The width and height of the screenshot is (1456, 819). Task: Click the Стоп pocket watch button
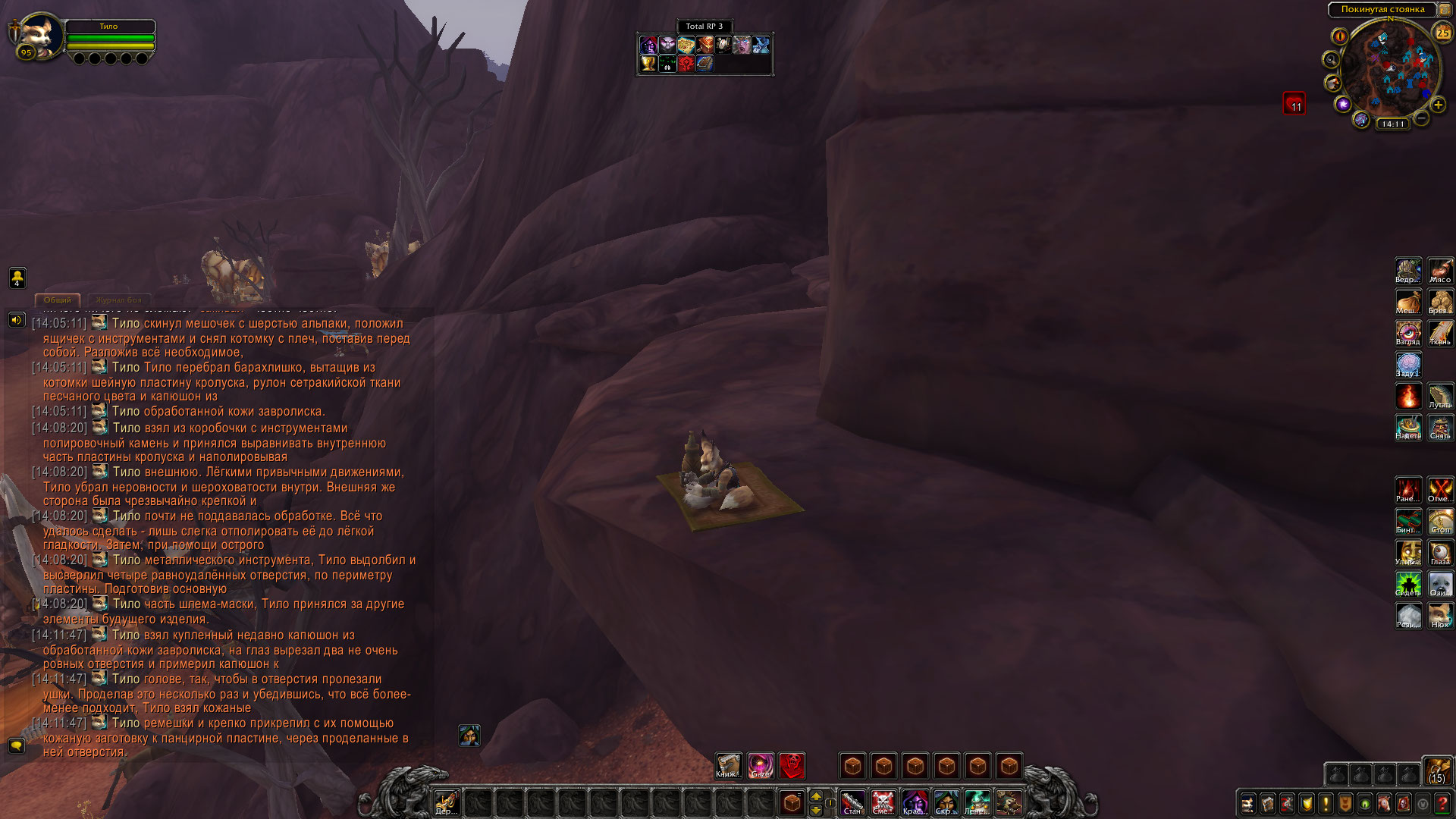[1440, 521]
